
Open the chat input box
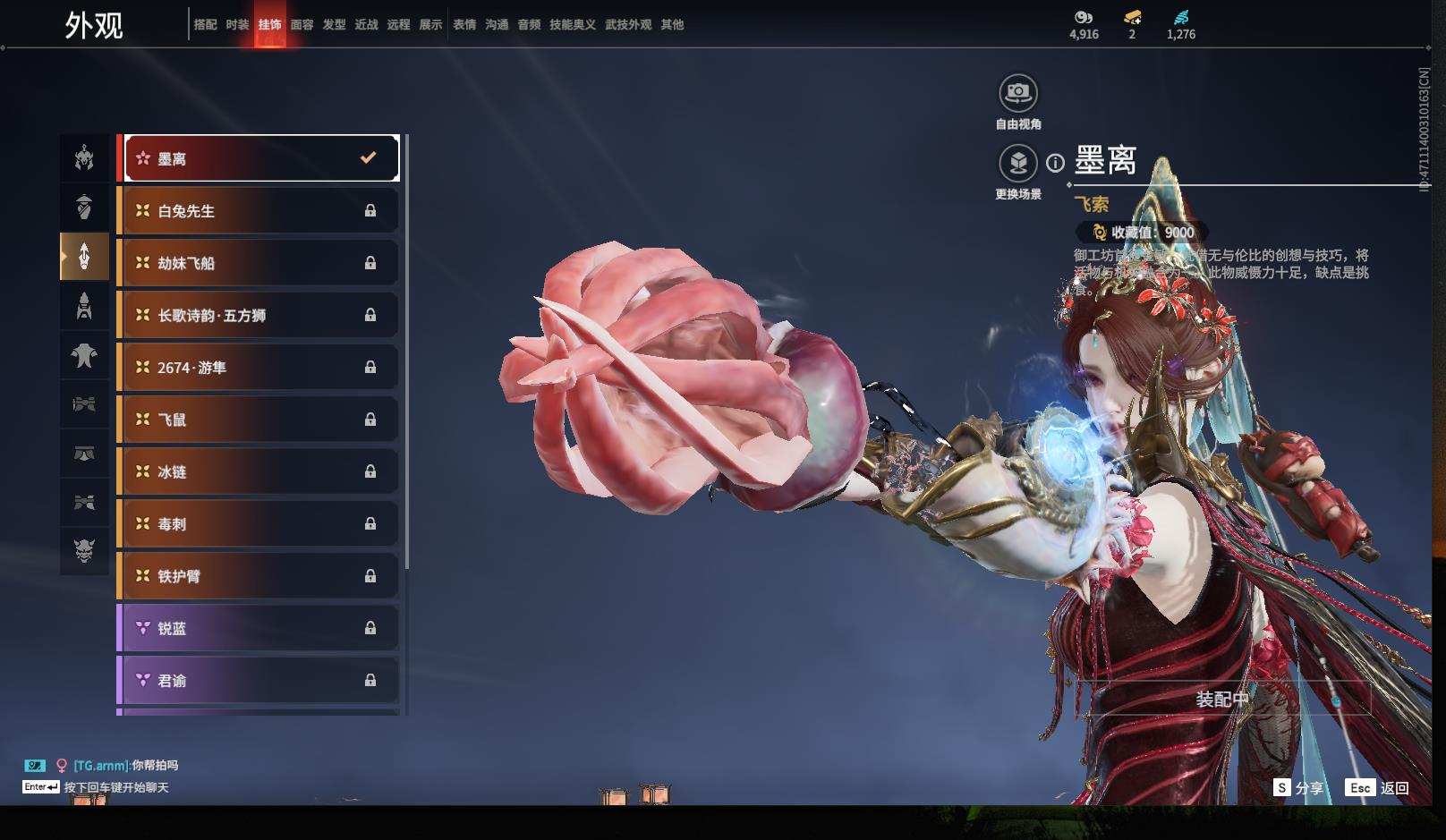tap(115, 787)
